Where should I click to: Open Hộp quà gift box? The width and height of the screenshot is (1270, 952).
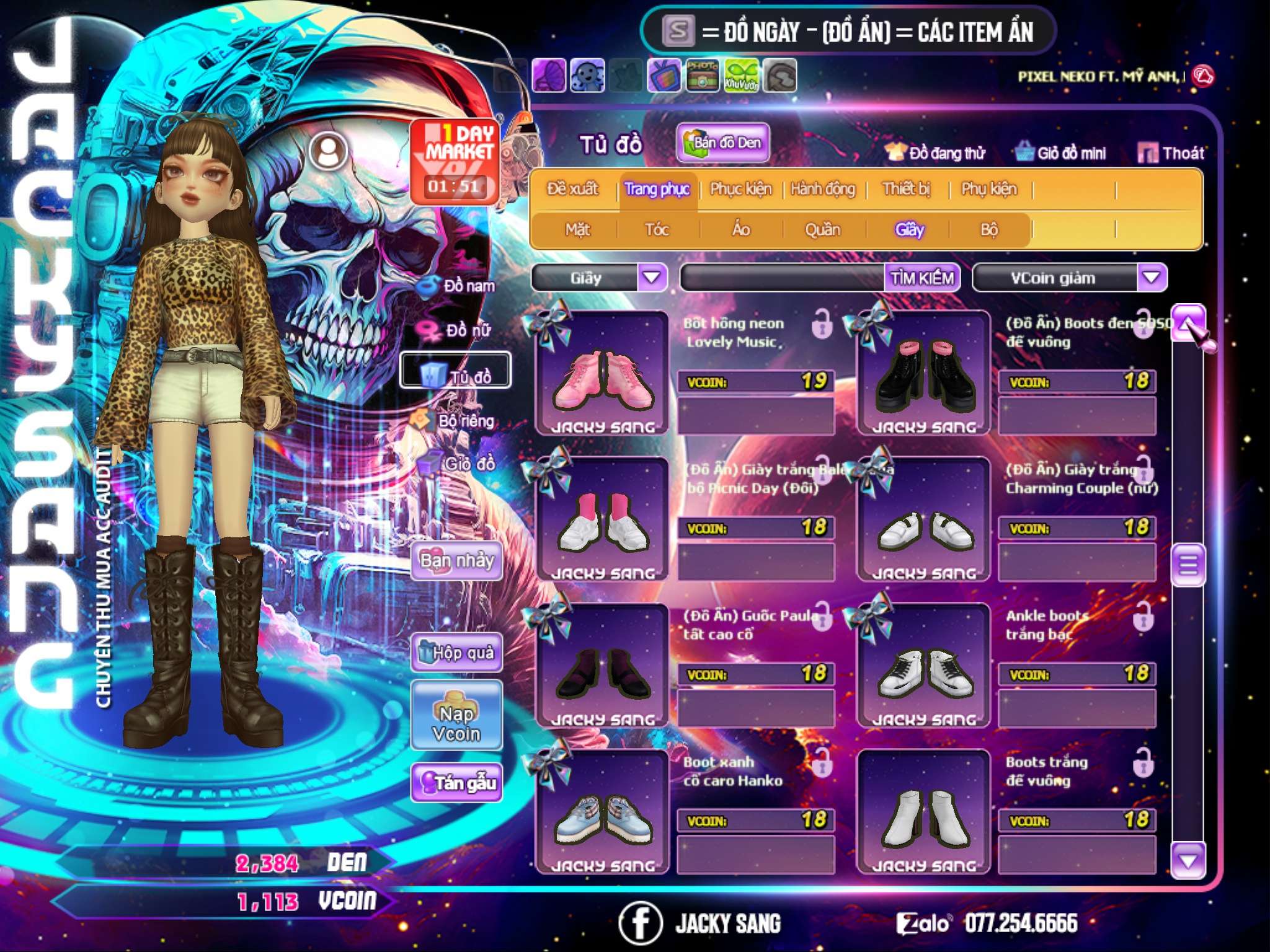coord(456,653)
